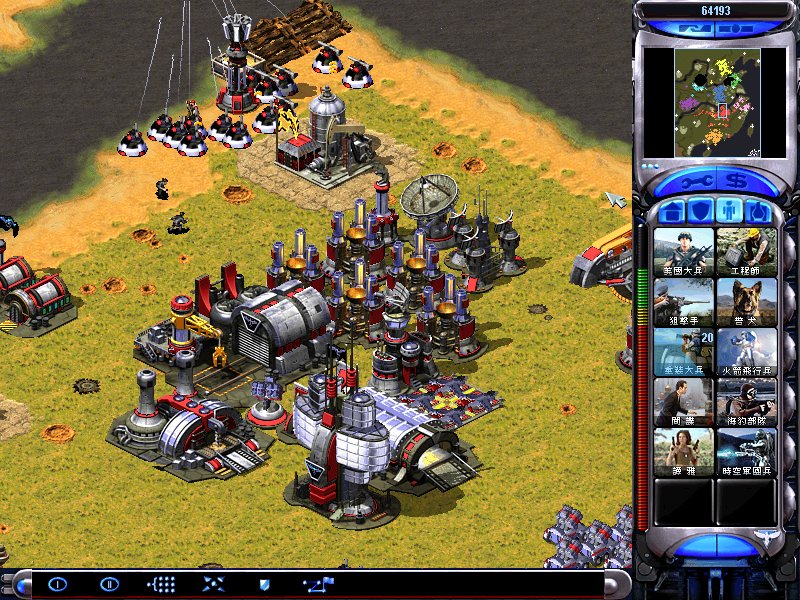Image resolution: width=800 pixels, height=600 pixels.
Task: Open the infantry build tab
Action: click(730, 212)
